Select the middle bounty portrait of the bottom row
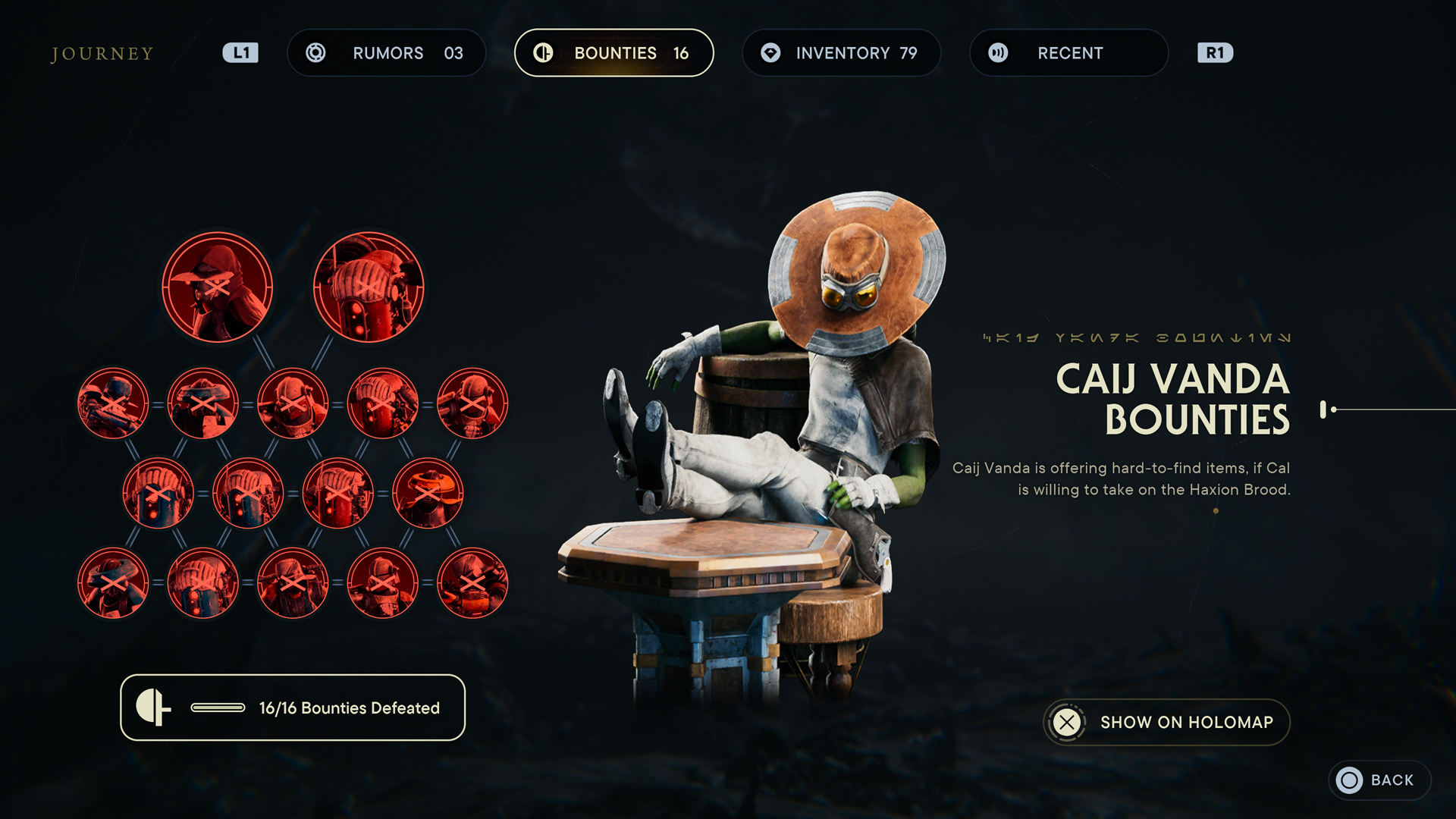Screen dimensions: 1456x819 (x=293, y=582)
